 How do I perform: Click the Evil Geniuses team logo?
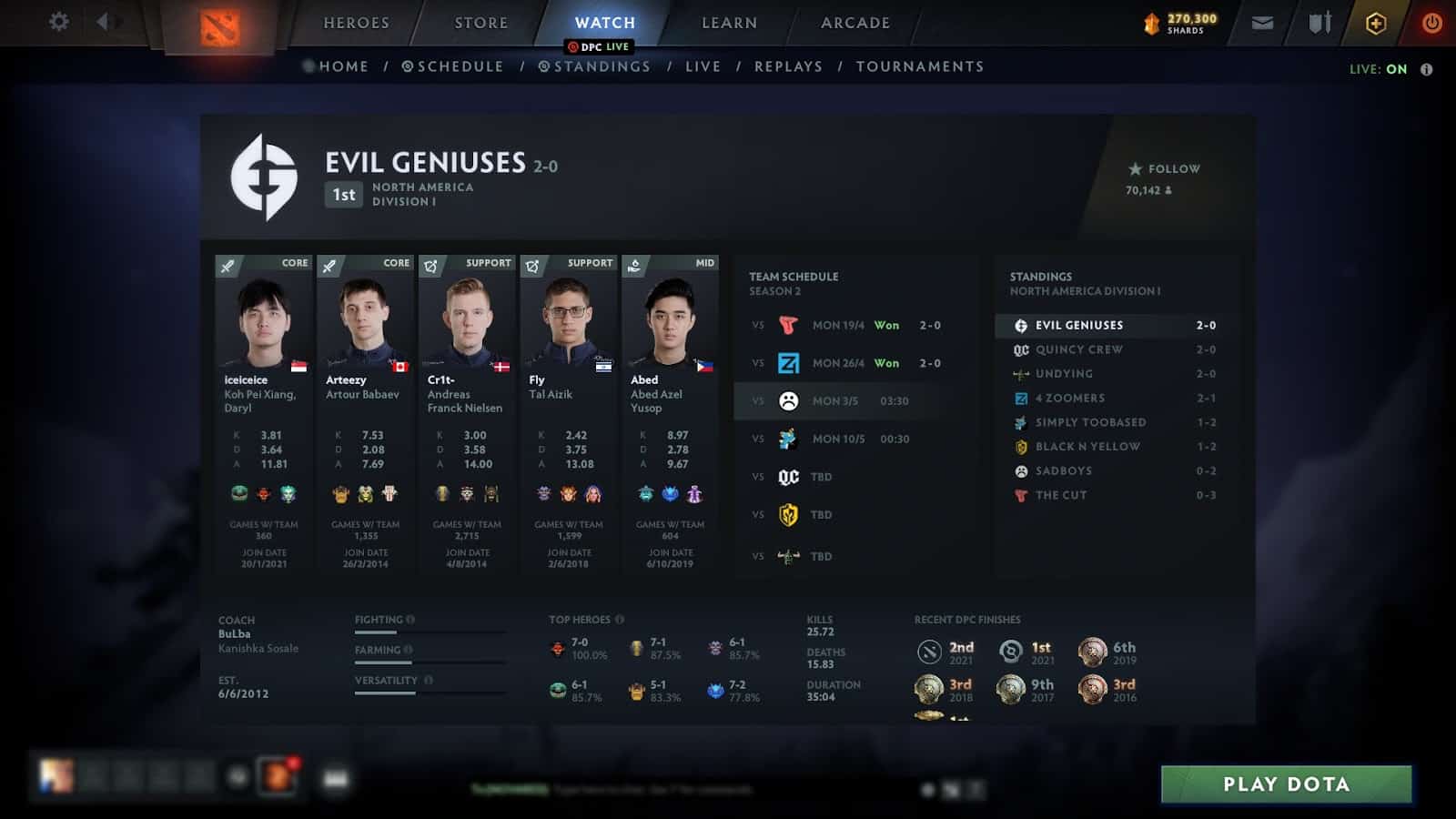point(264,173)
